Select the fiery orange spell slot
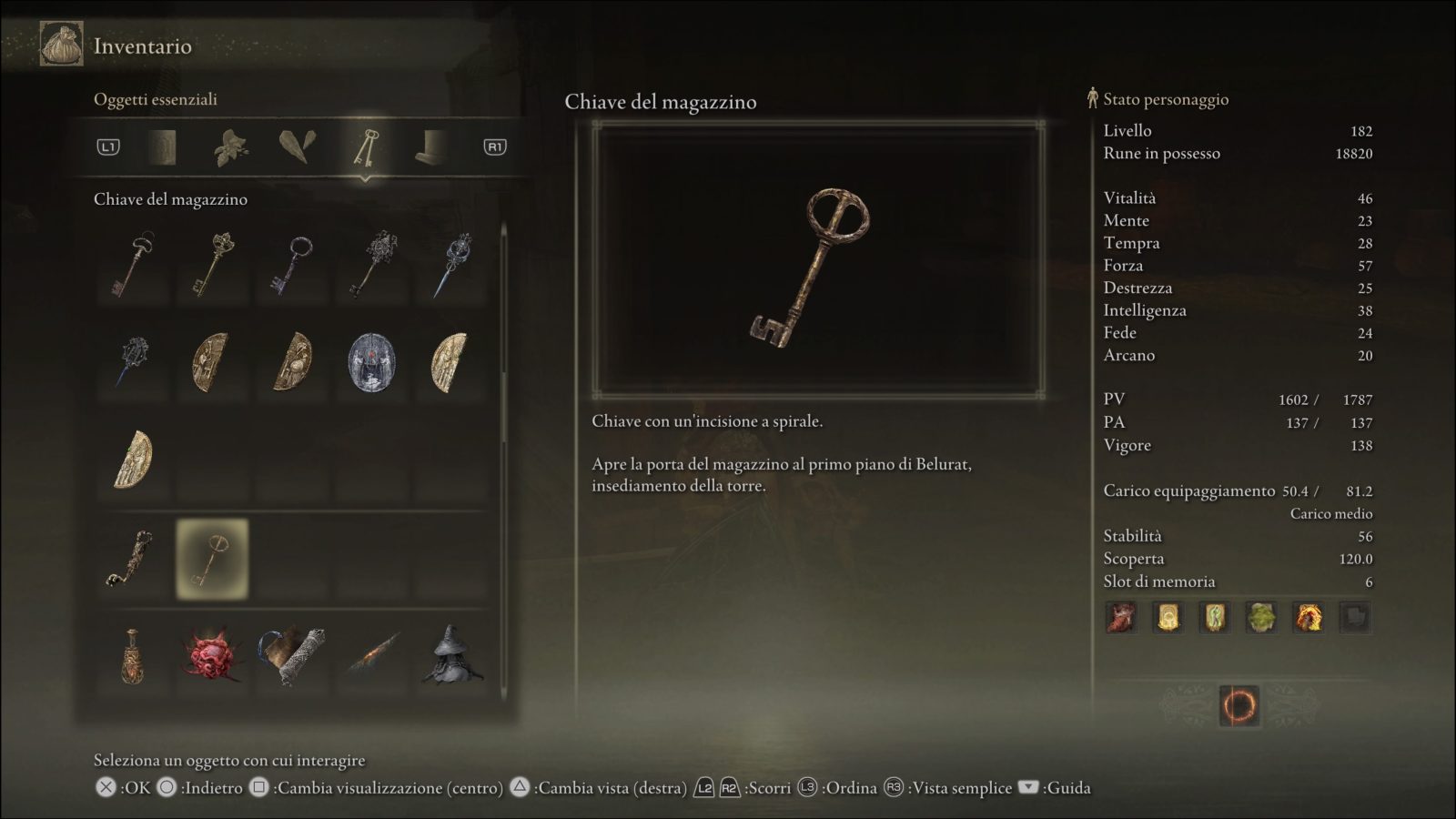The image size is (1456, 819). pos(1308,618)
